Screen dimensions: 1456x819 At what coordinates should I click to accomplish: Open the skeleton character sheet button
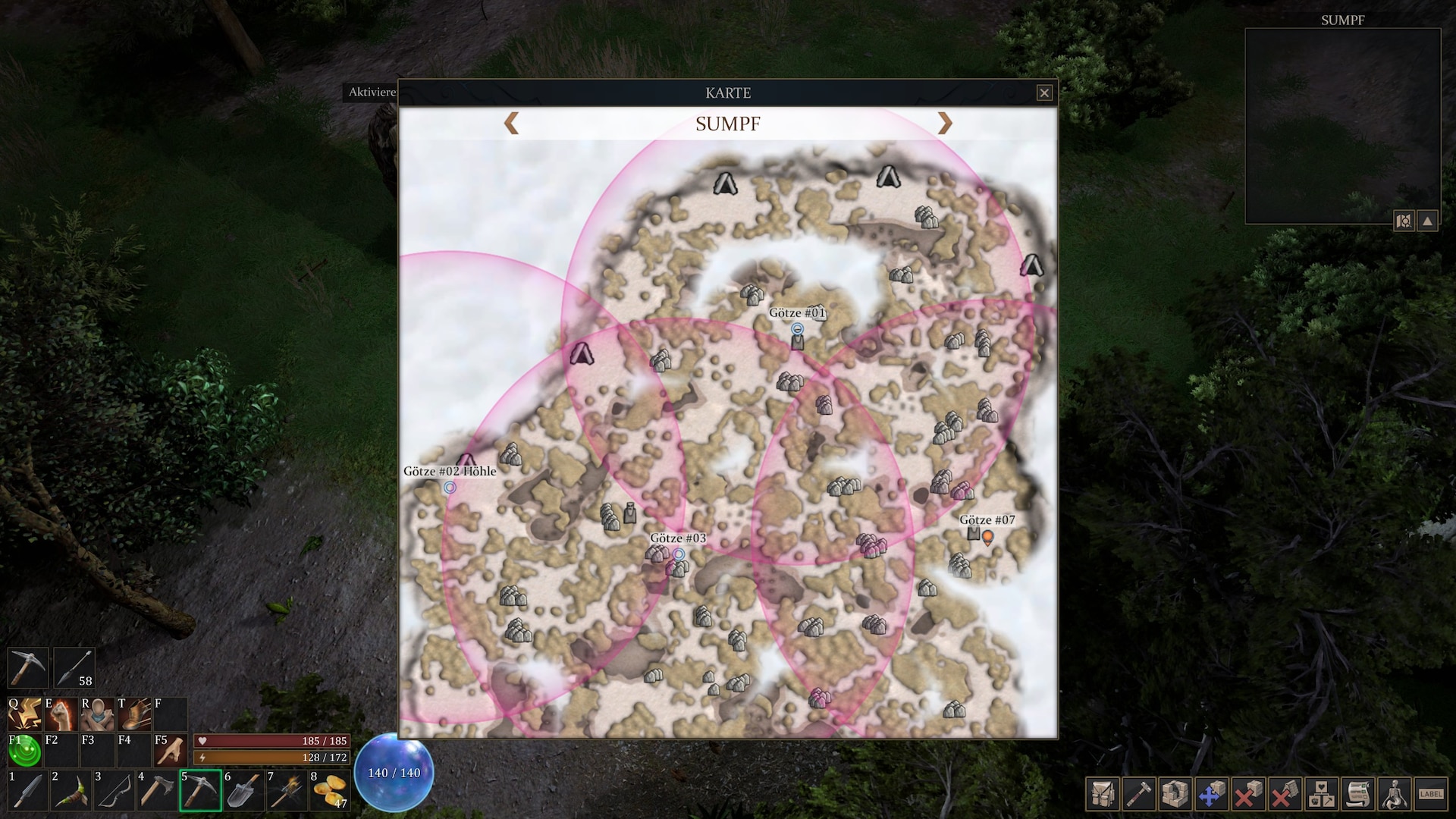(1395, 793)
